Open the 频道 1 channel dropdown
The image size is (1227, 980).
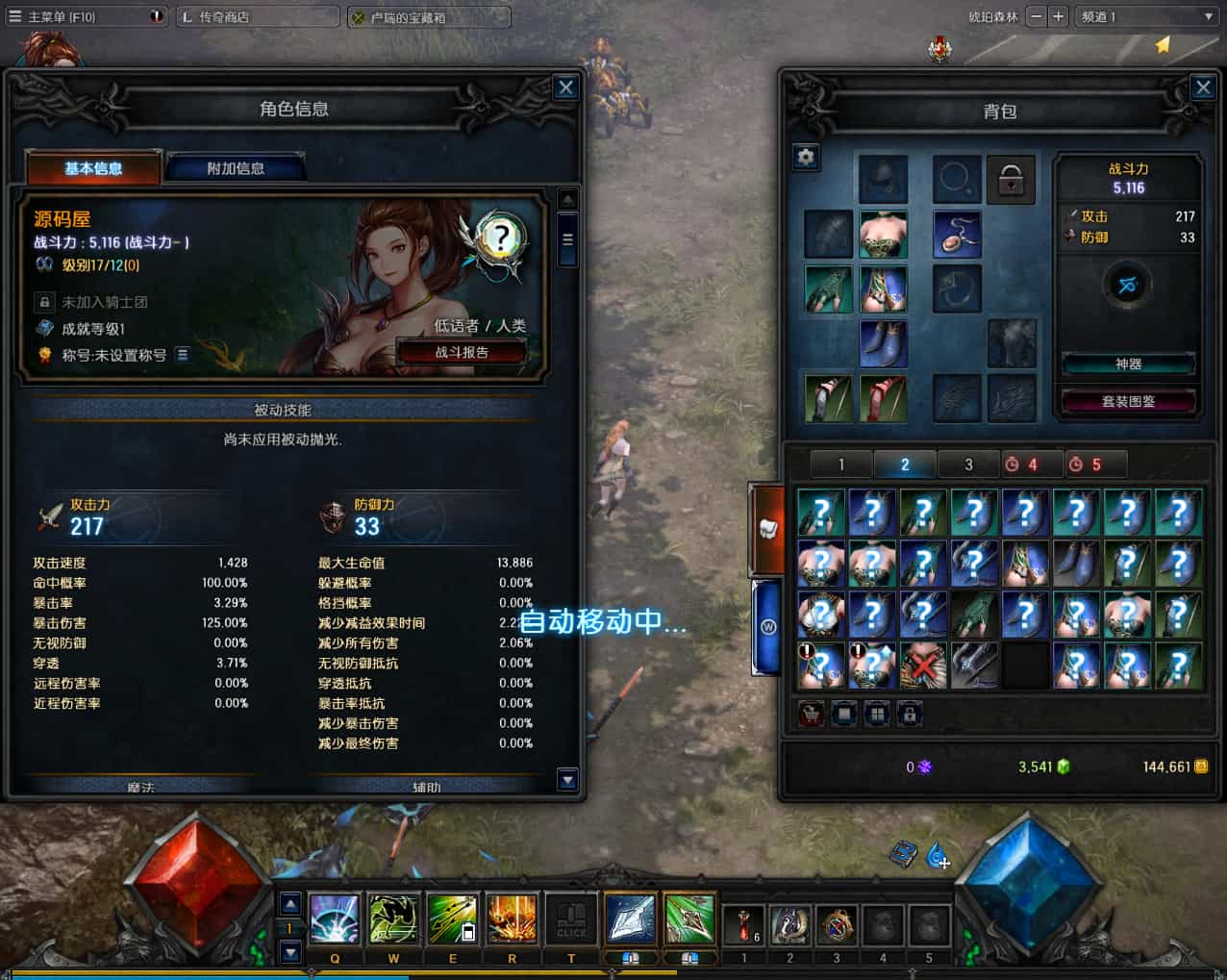(x=1147, y=16)
